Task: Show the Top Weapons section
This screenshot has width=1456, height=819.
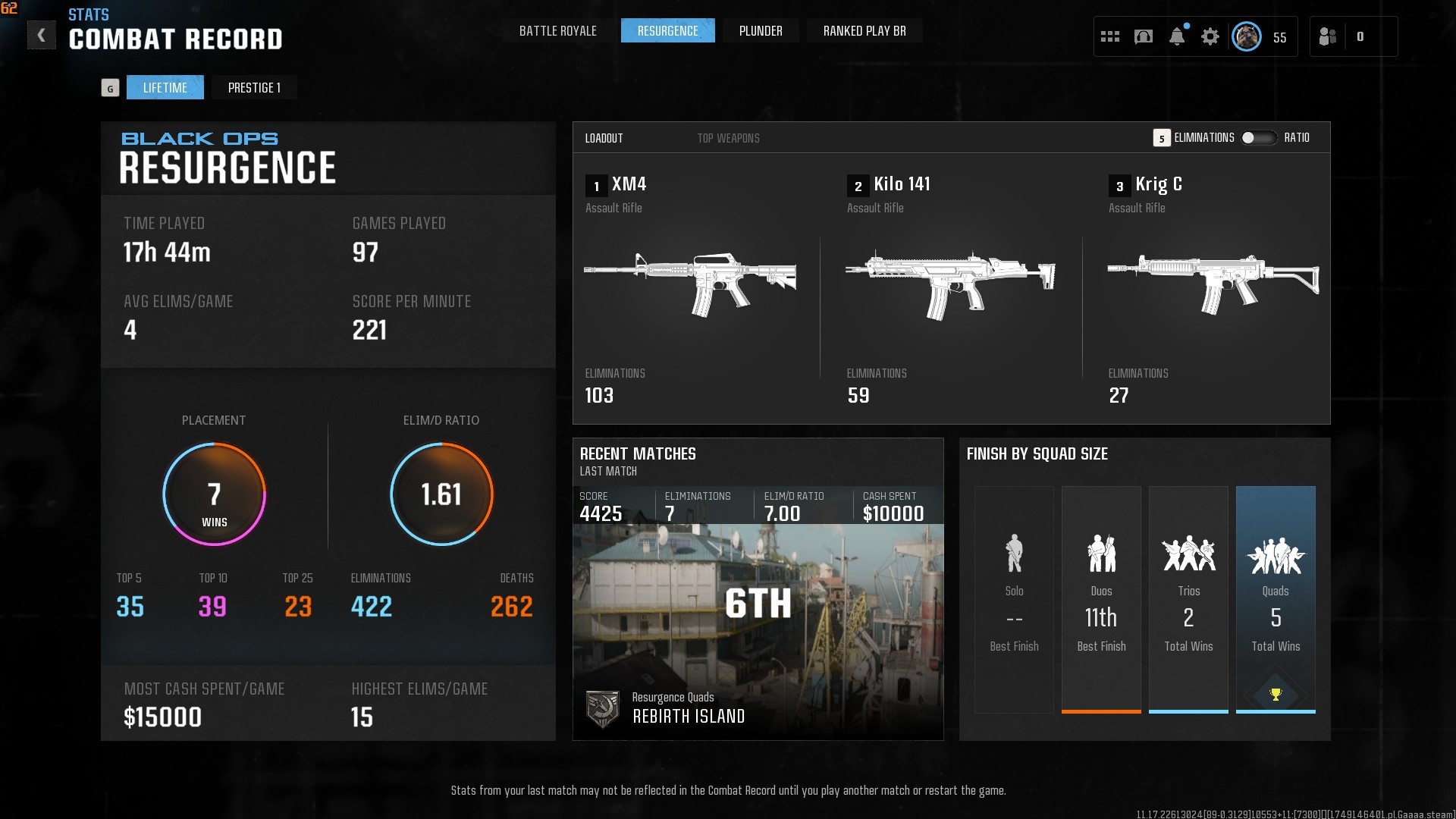Action: click(x=728, y=138)
